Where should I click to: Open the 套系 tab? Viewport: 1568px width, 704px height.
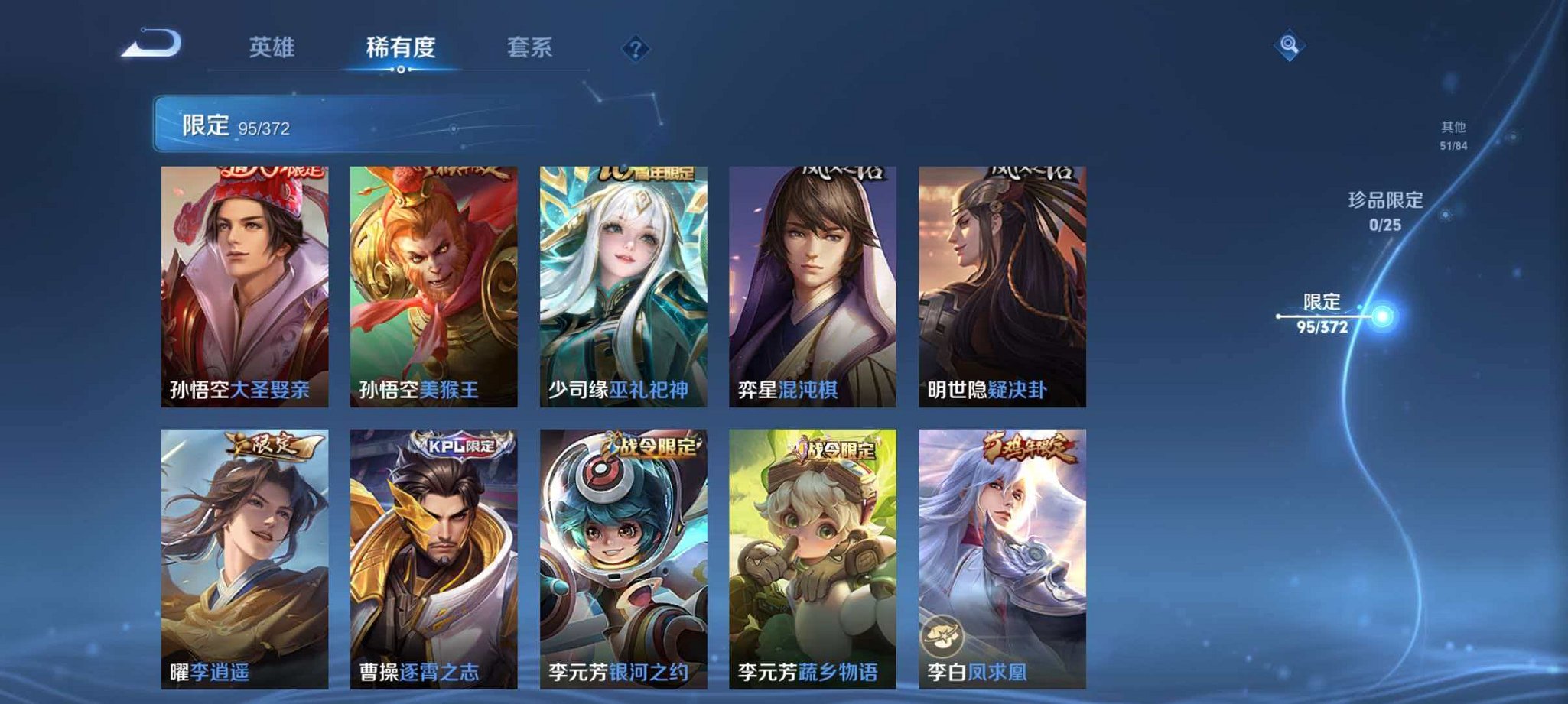[532, 46]
